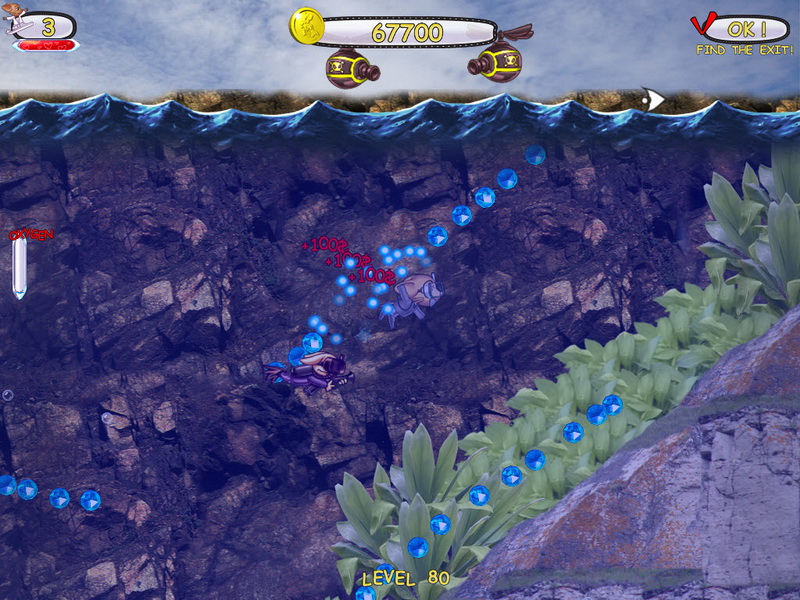Select the left pirate skull bag icon
The image size is (800, 600).
[354, 68]
